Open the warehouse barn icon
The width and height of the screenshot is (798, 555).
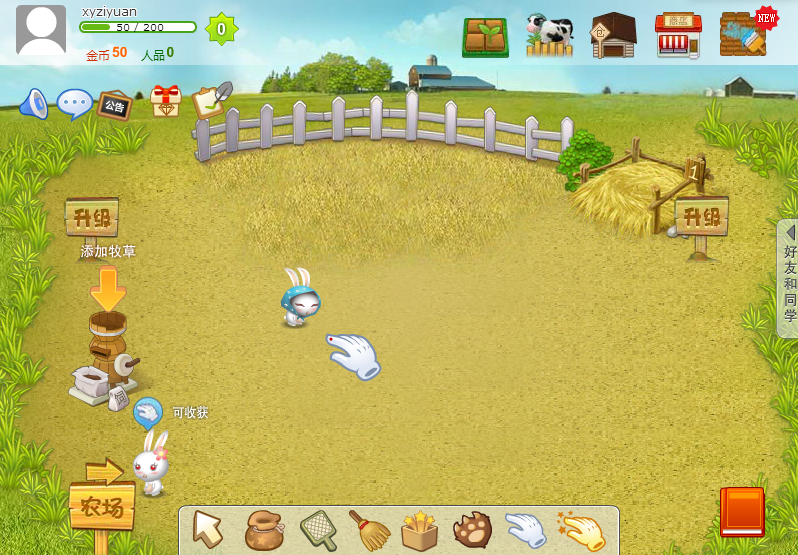[613, 36]
